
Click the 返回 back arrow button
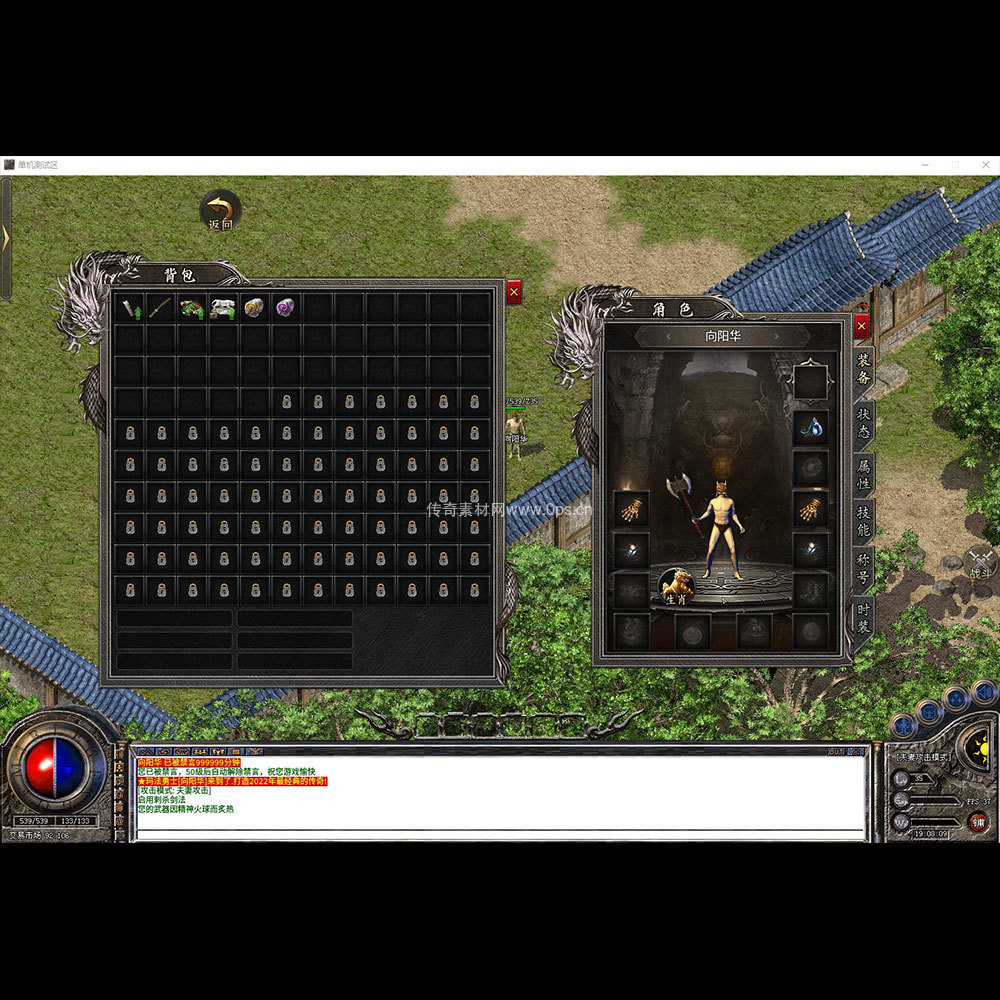(220, 210)
